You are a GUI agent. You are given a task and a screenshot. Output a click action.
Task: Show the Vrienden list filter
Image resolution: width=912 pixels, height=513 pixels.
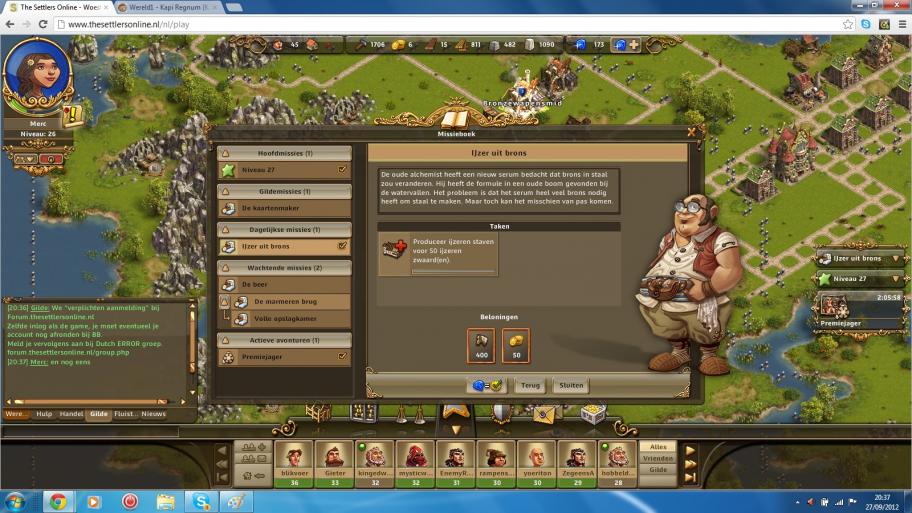(658, 458)
